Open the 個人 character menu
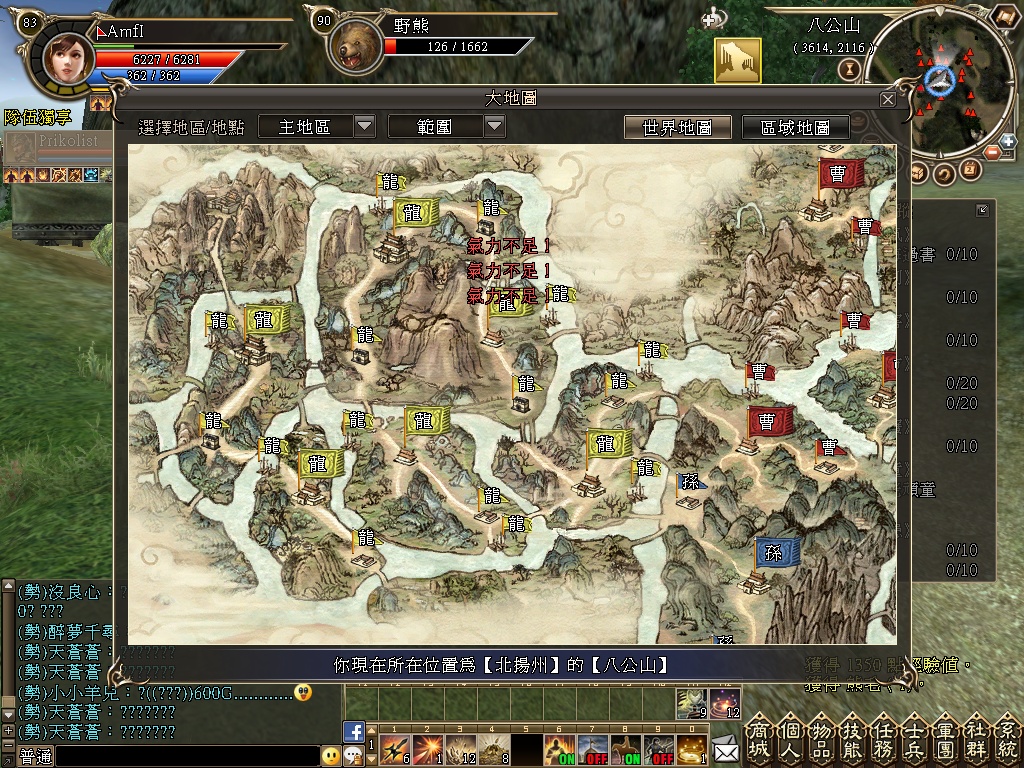The image size is (1024, 768). [x=791, y=739]
